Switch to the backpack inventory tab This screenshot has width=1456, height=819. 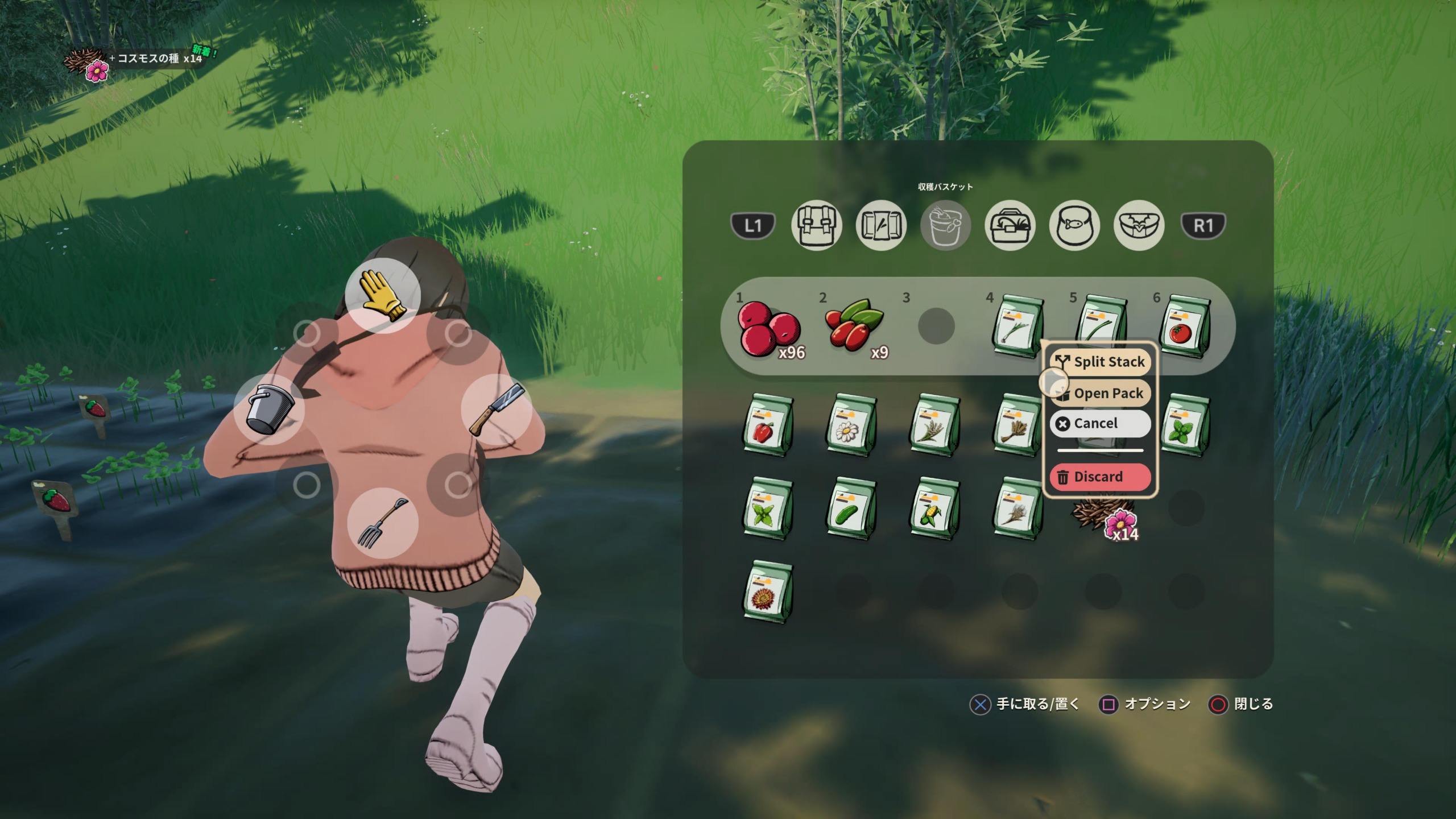click(816, 225)
